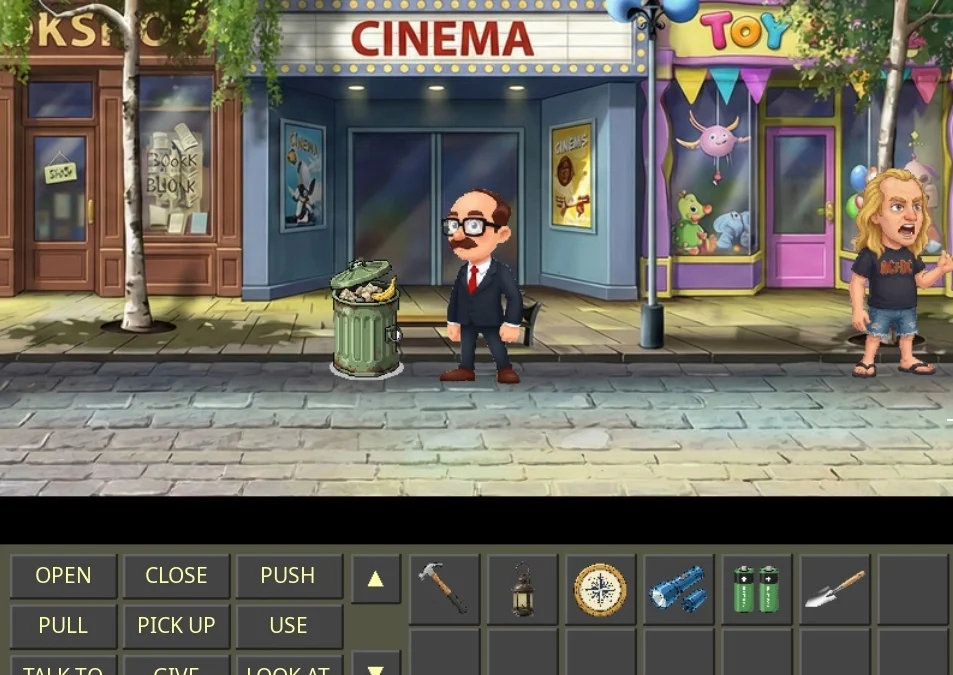Choose the PICK UP verb
The height and width of the screenshot is (675, 953).
(x=176, y=626)
